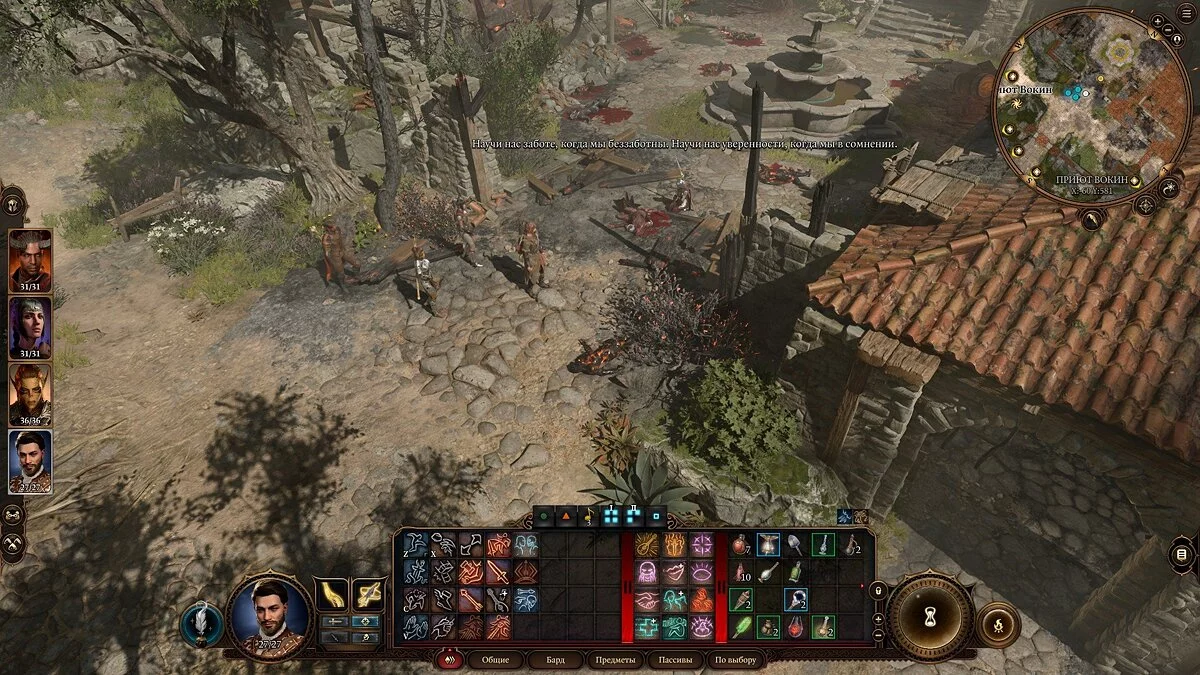1200x675 pixels.
Task: Switch to the По выбору tab
Action: click(735, 660)
